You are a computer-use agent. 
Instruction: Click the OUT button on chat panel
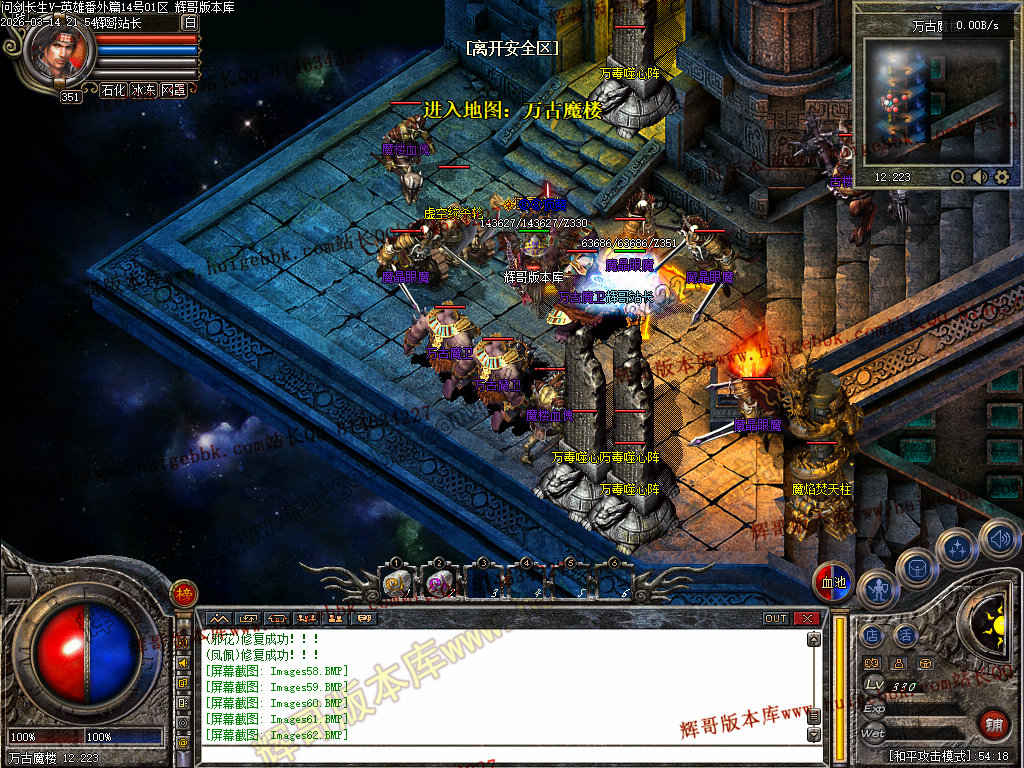click(x=776, y=618)
